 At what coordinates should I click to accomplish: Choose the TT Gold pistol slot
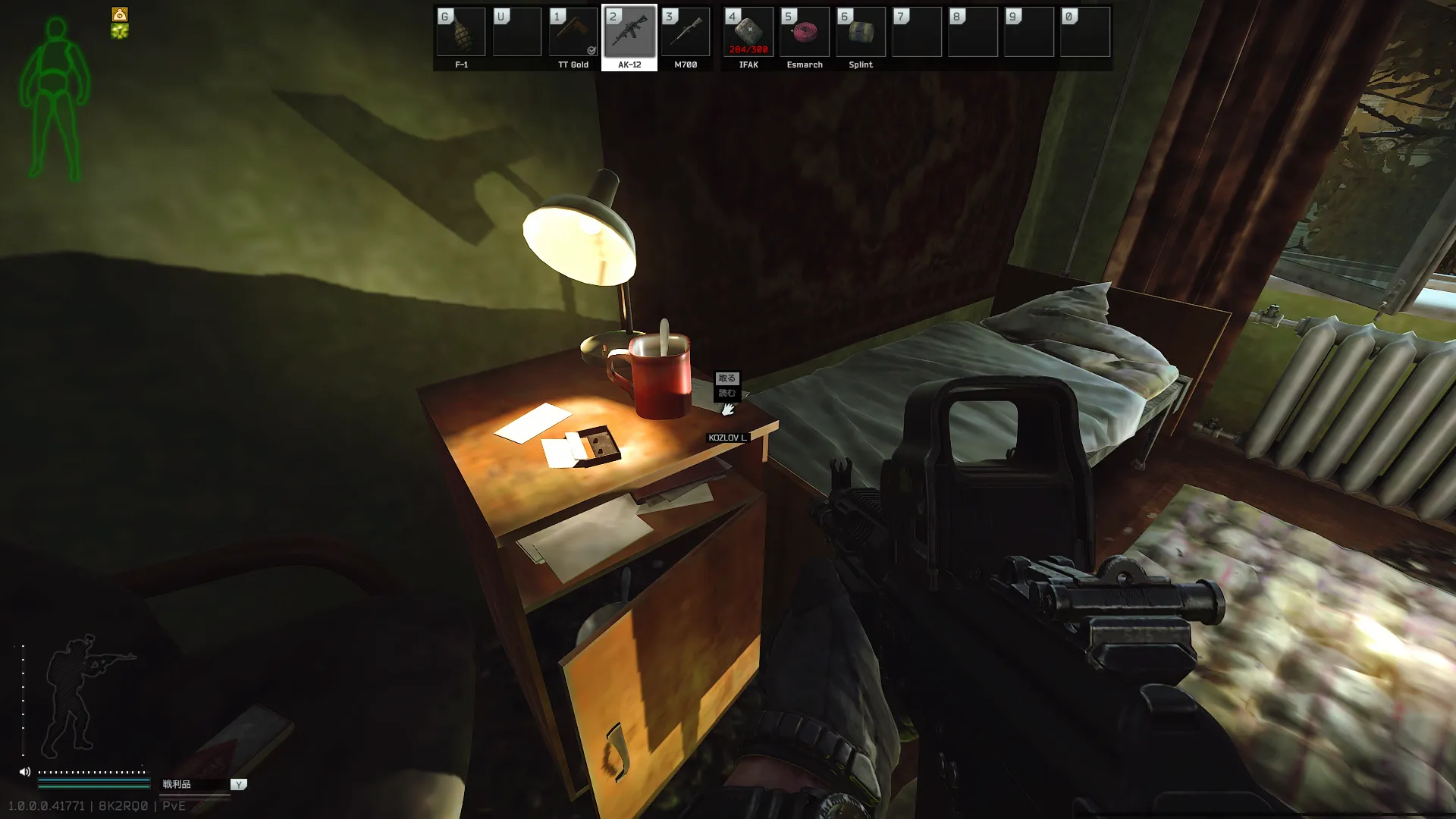[573, 33]
